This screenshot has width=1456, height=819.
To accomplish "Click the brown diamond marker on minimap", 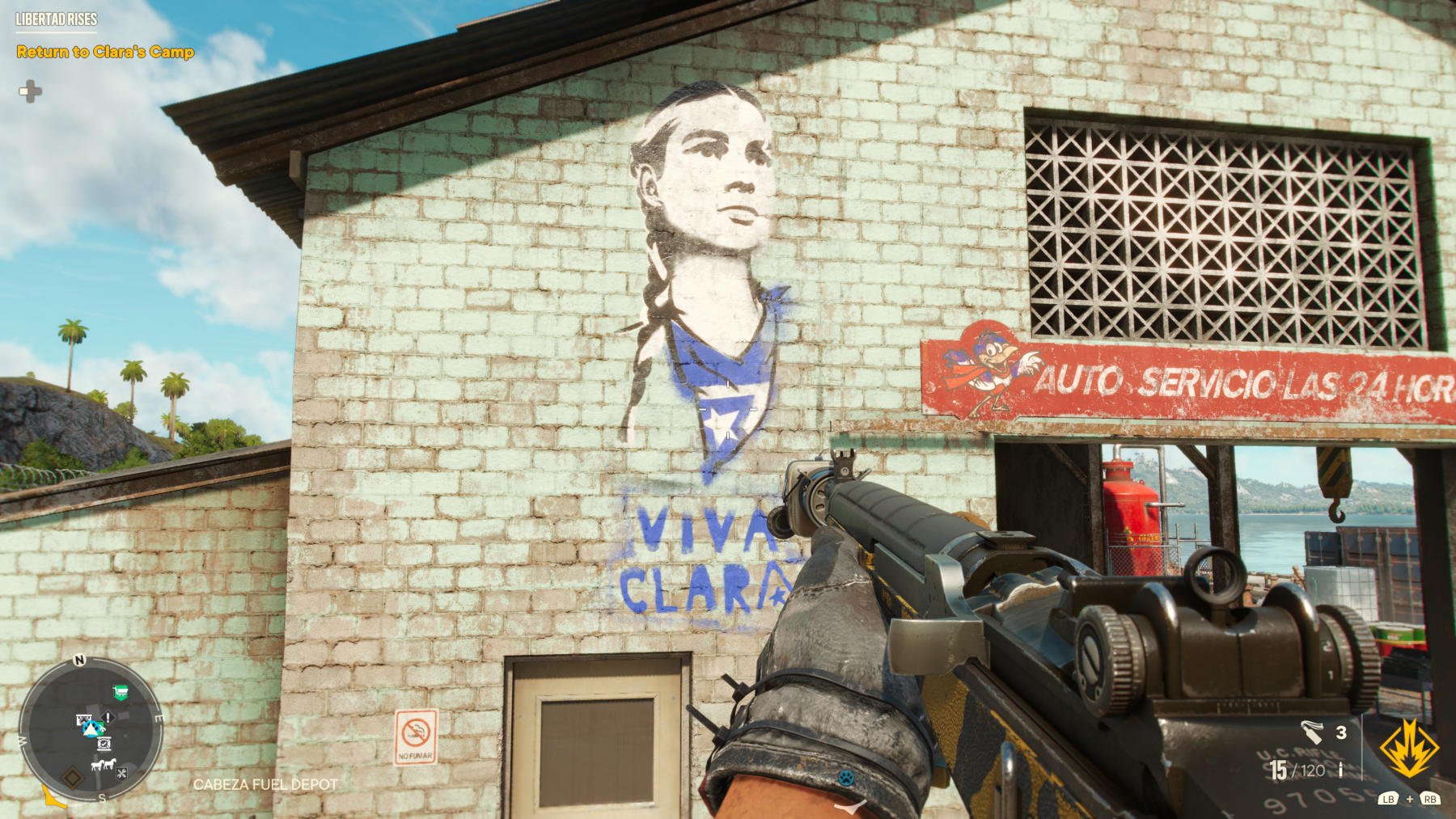I will tap(73, 778).
